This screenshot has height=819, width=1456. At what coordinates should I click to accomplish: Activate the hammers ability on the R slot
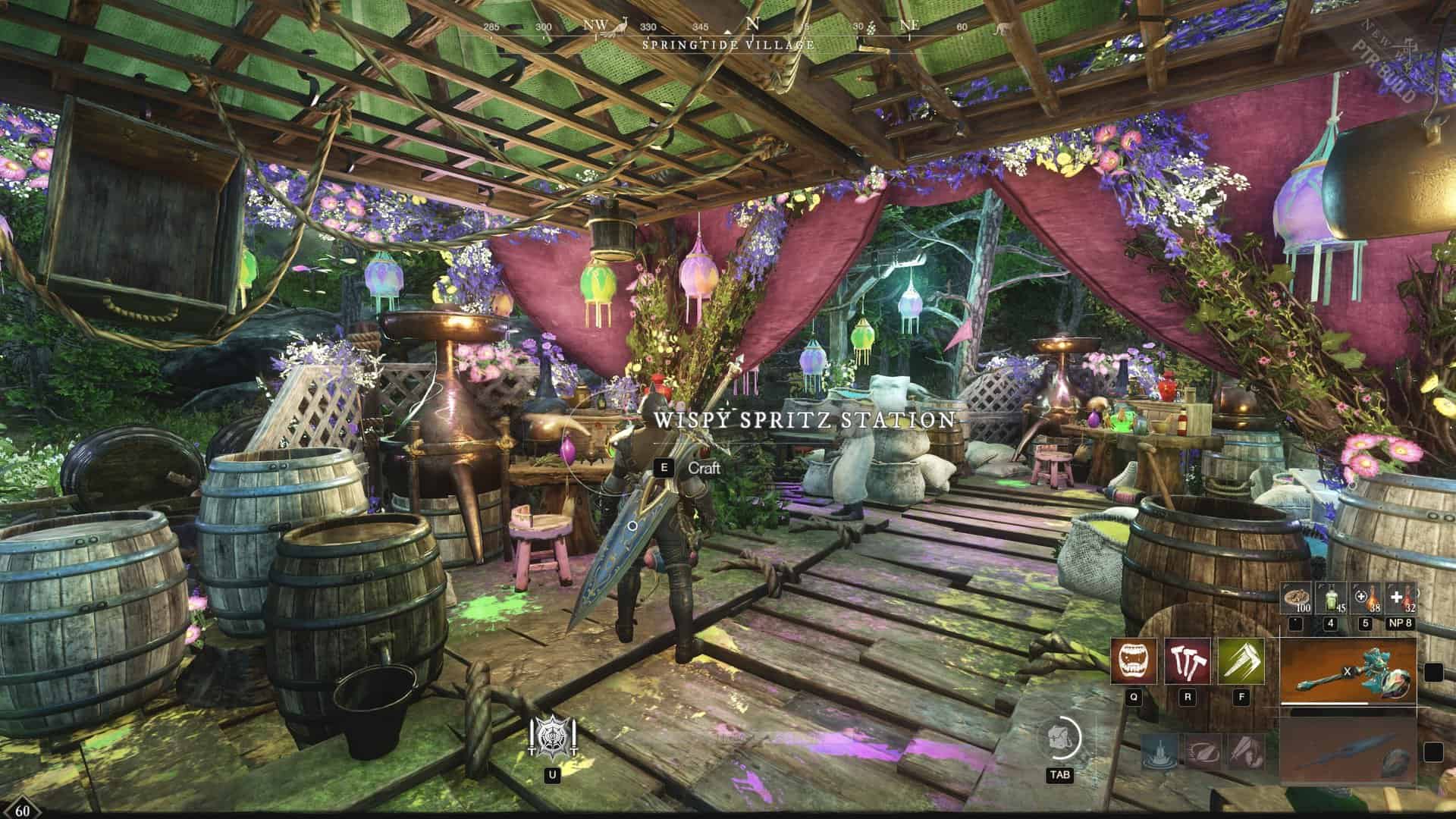point(1188,662)
